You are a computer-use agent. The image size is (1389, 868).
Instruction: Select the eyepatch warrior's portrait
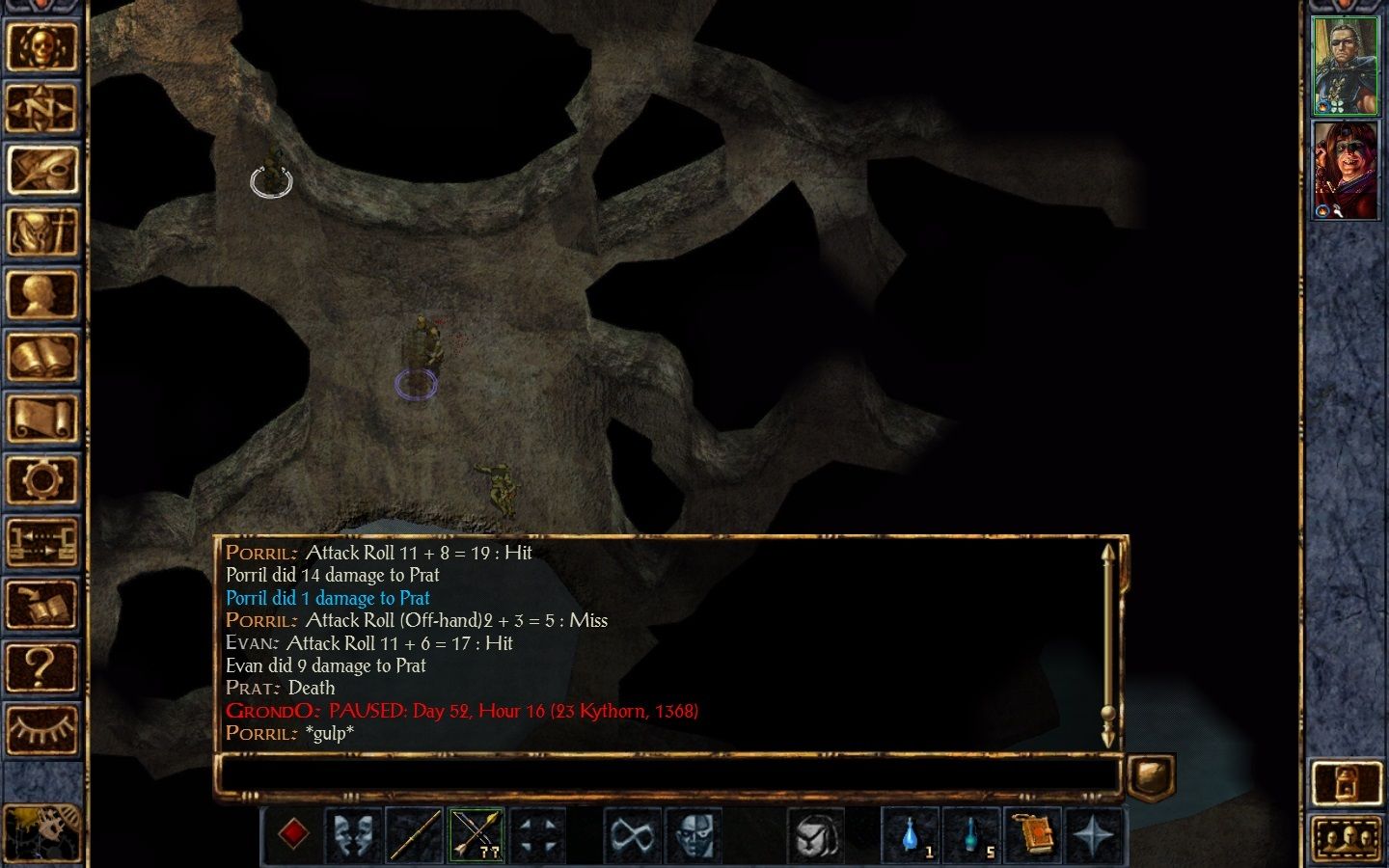tap(1346, 66)
